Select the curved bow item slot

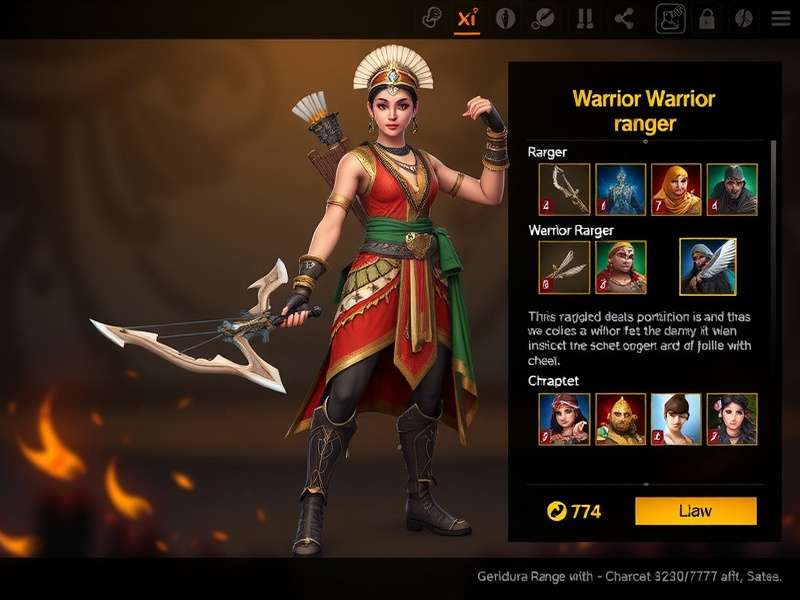564,188
